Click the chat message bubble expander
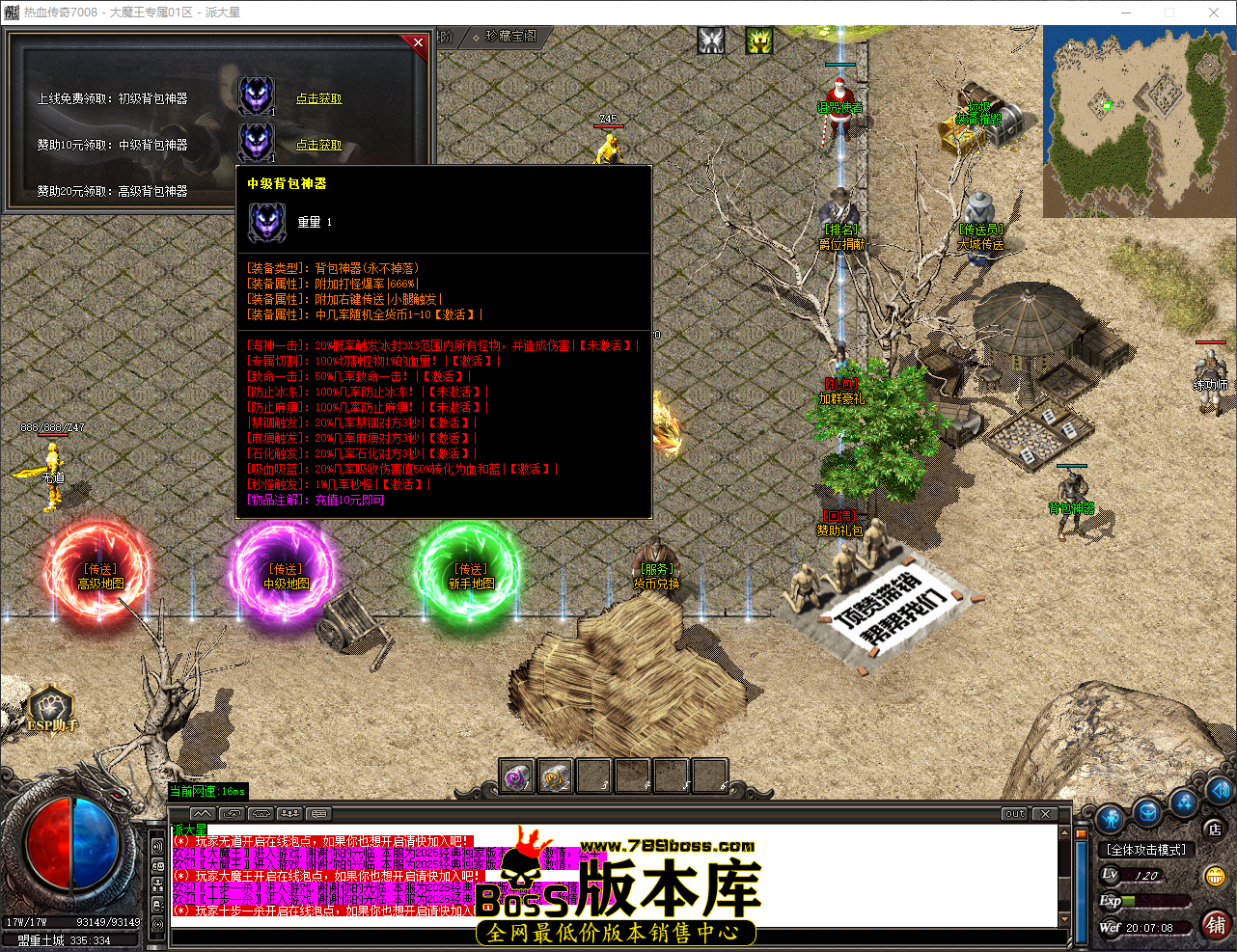Viewport: 1237px width, 952px height. [x=317, y=814]
